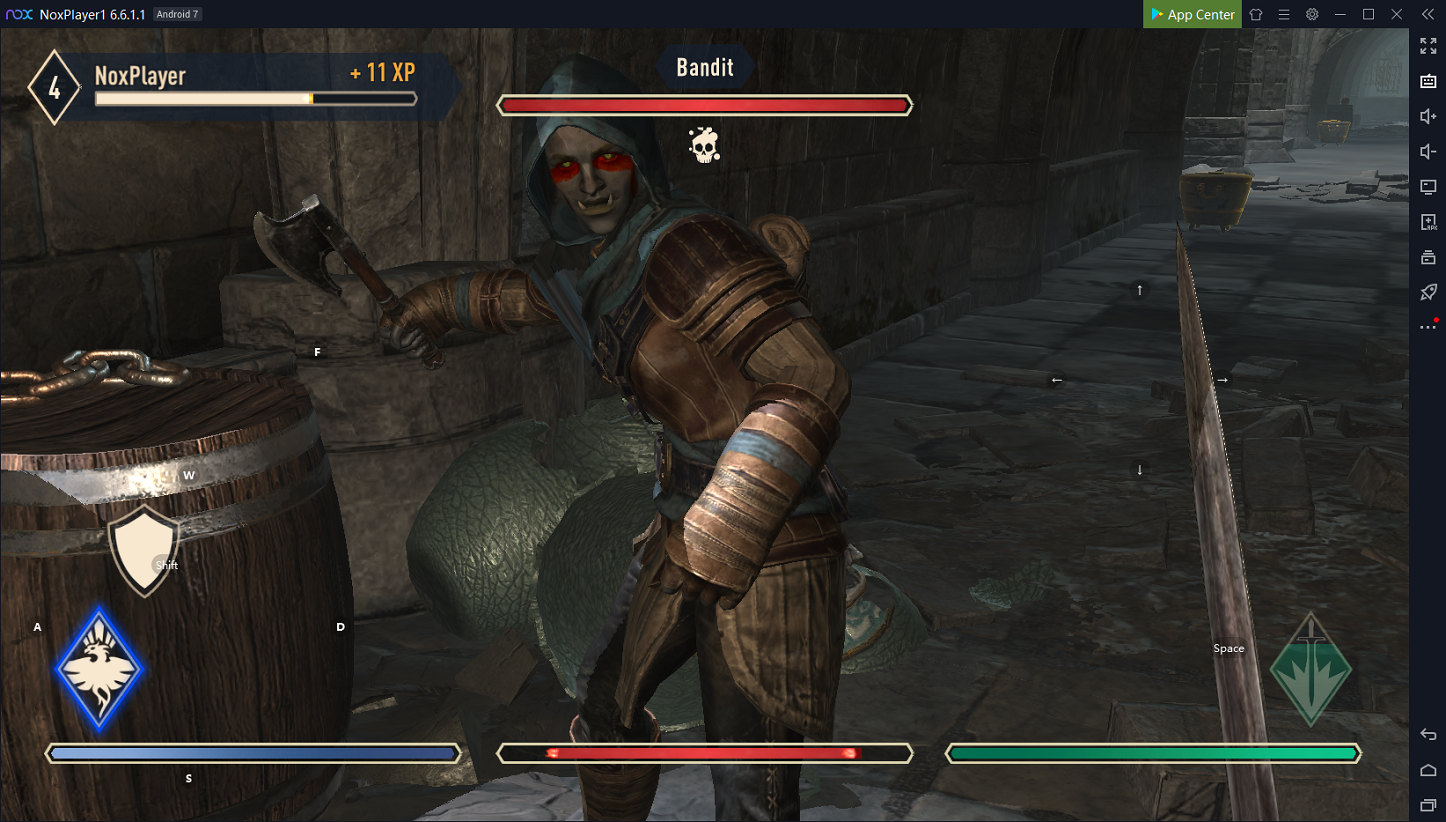Maximize the NoxPlayer window
Viewport: 1446px width, 822px height.
(1368, 14)
